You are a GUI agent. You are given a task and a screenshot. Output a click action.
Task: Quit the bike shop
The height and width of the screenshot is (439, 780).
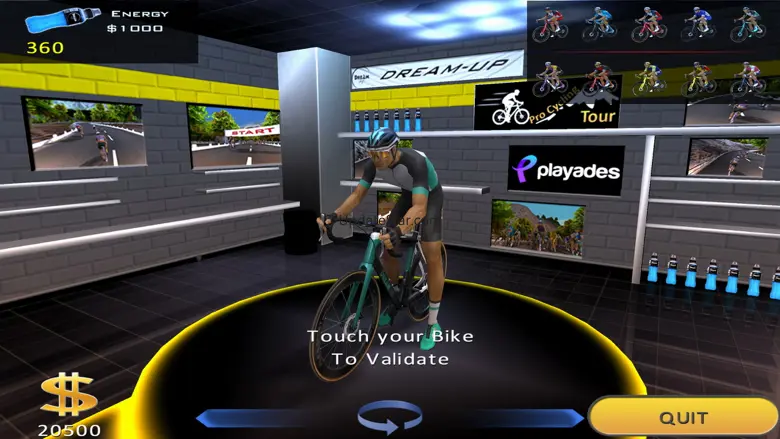[683, 417]
